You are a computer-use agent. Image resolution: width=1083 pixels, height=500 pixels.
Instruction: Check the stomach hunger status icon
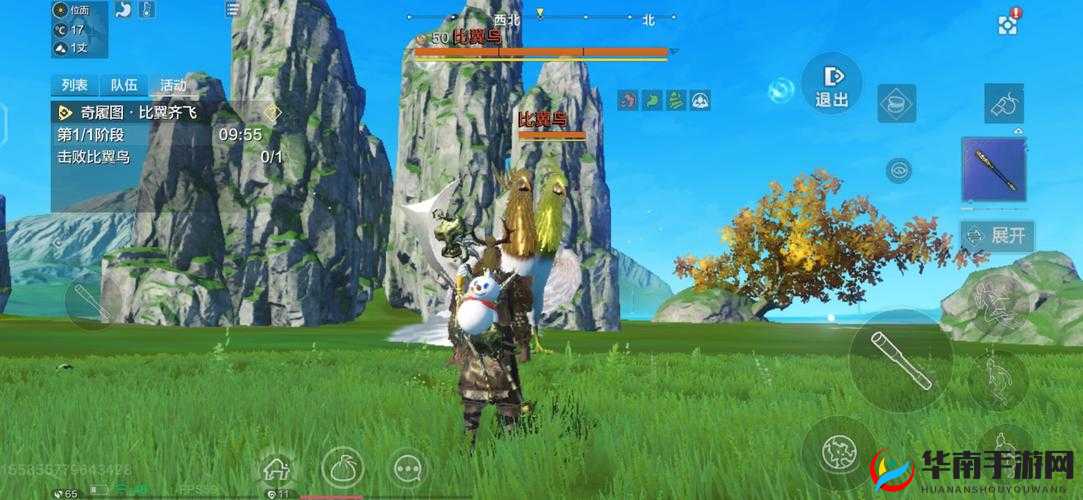pyautogui.click(x=124, y=10)
